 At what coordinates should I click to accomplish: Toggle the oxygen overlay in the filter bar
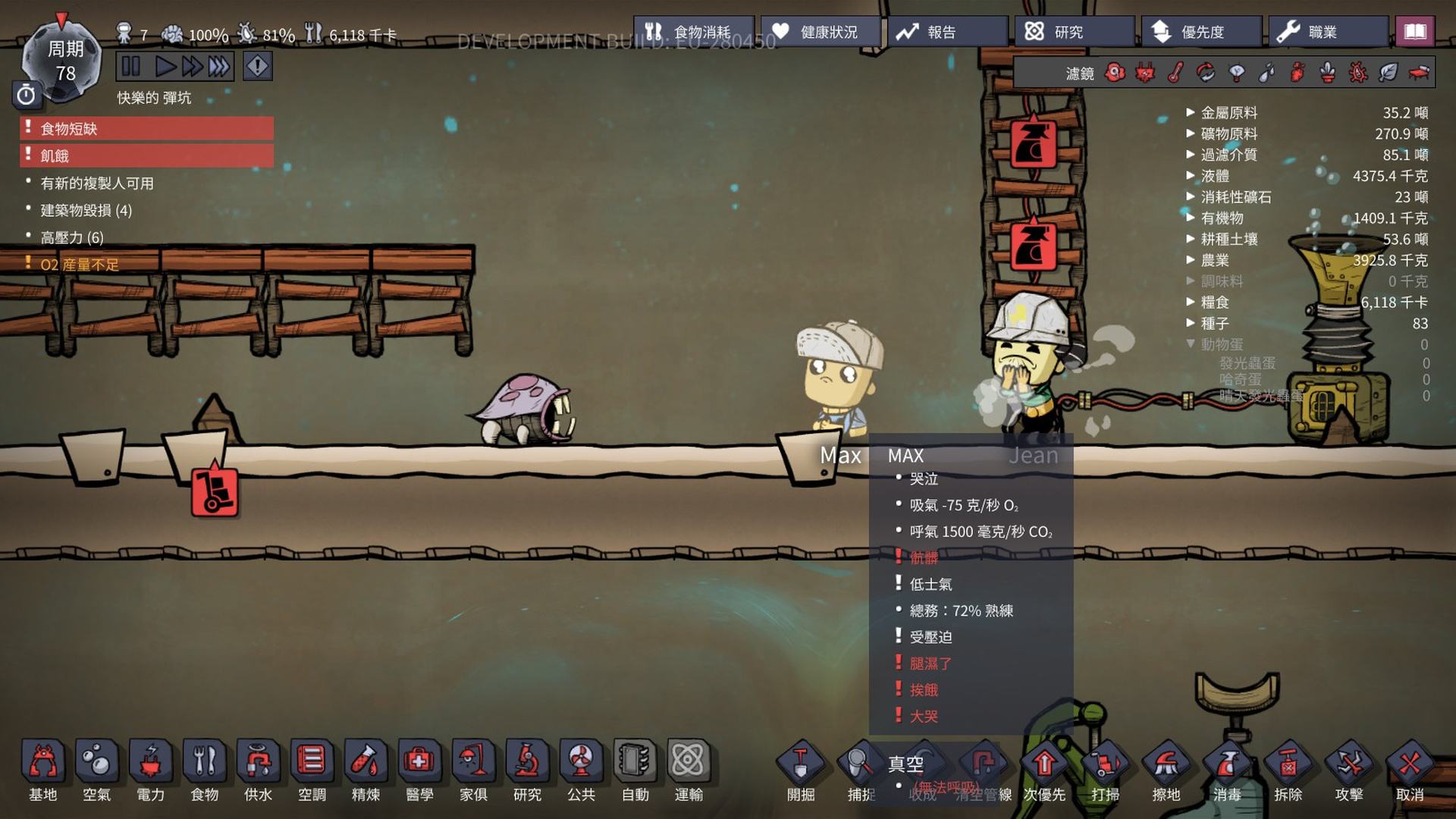1115,72
